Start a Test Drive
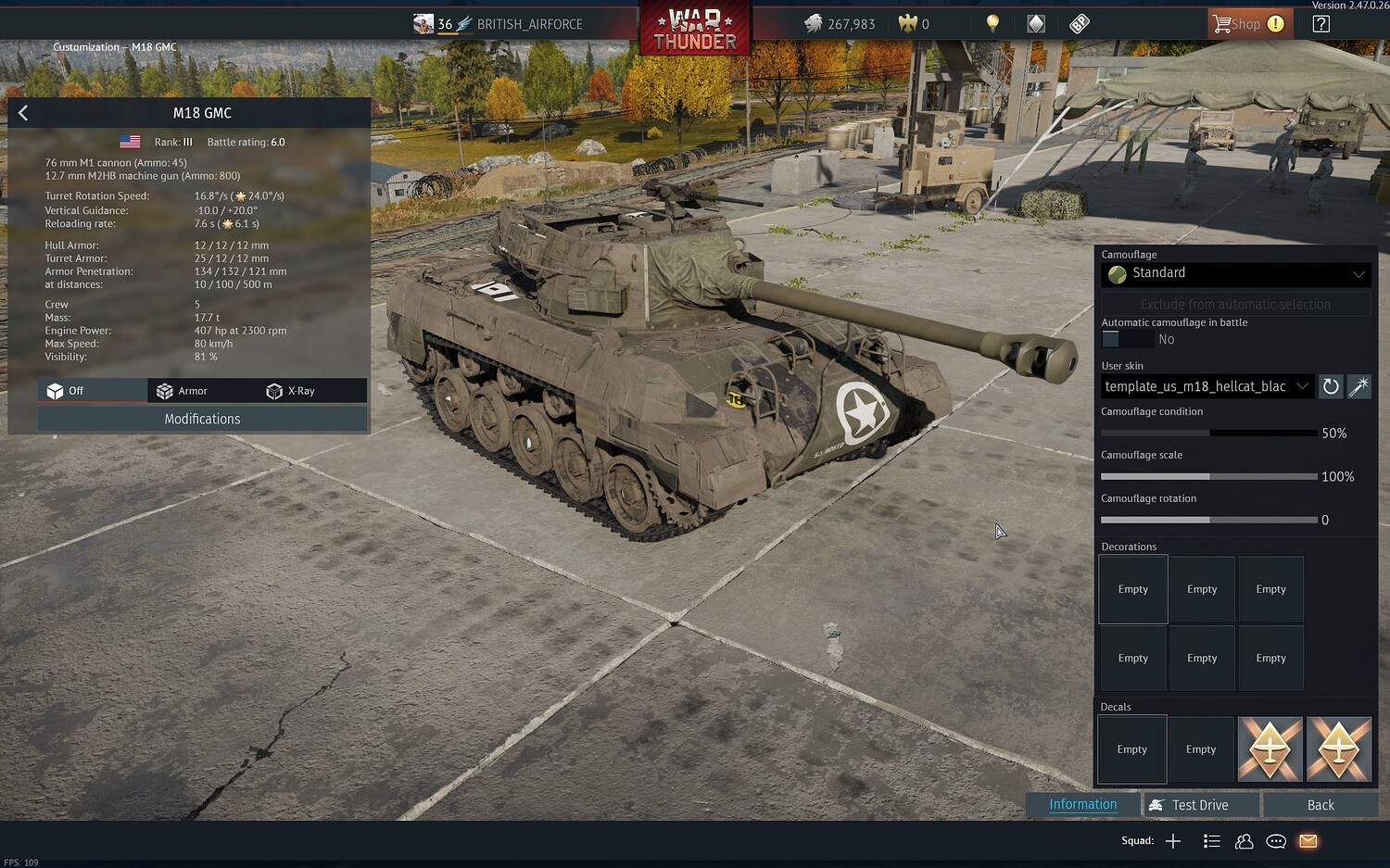 [x=1200, y=804]
